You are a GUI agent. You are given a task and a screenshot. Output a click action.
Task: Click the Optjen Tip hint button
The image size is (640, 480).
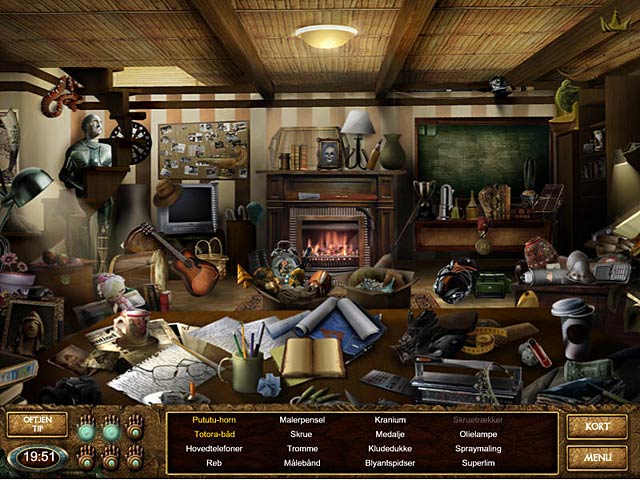37,424
